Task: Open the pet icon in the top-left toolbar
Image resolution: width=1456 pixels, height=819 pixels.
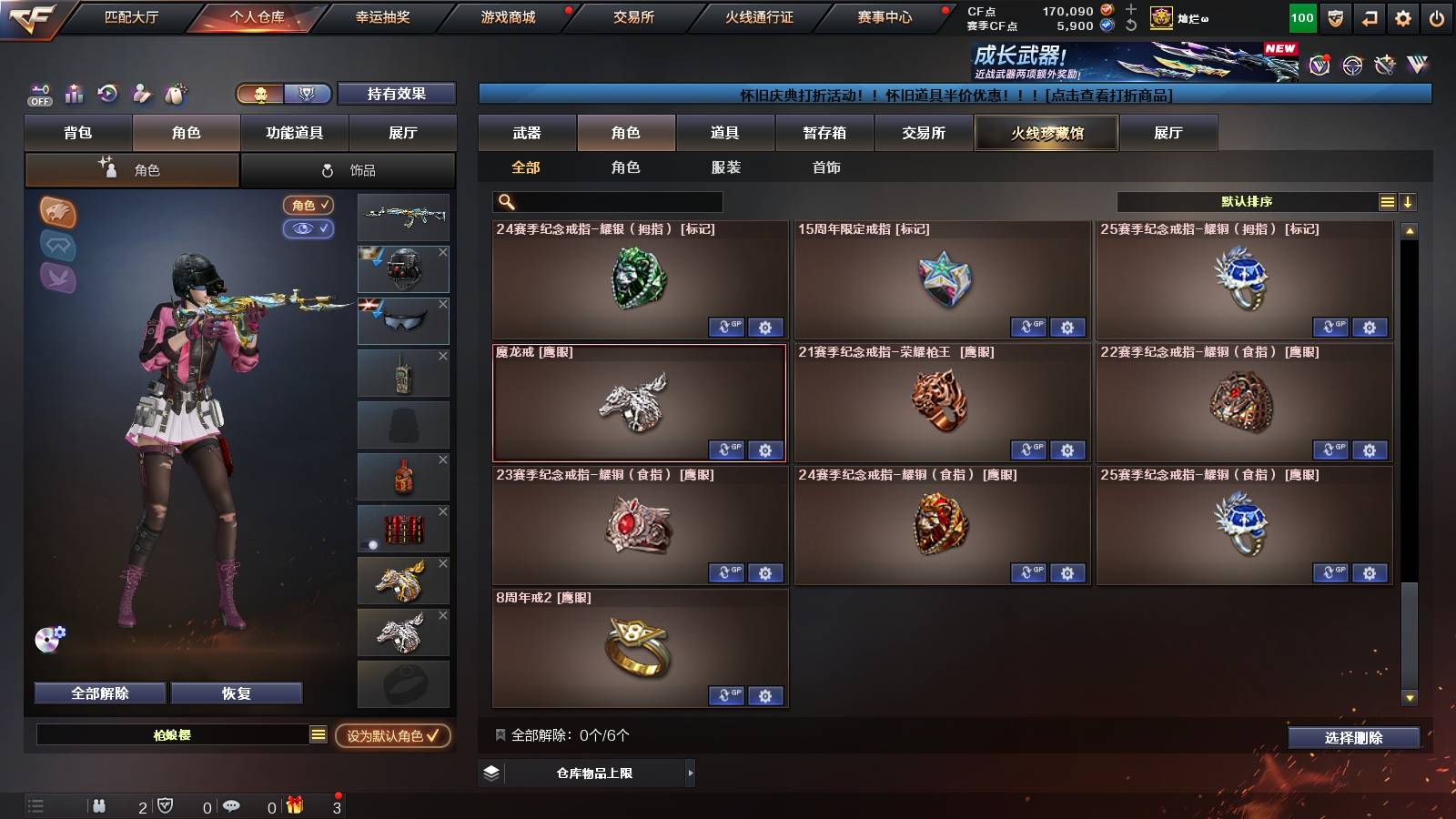Action: (173, 94)
